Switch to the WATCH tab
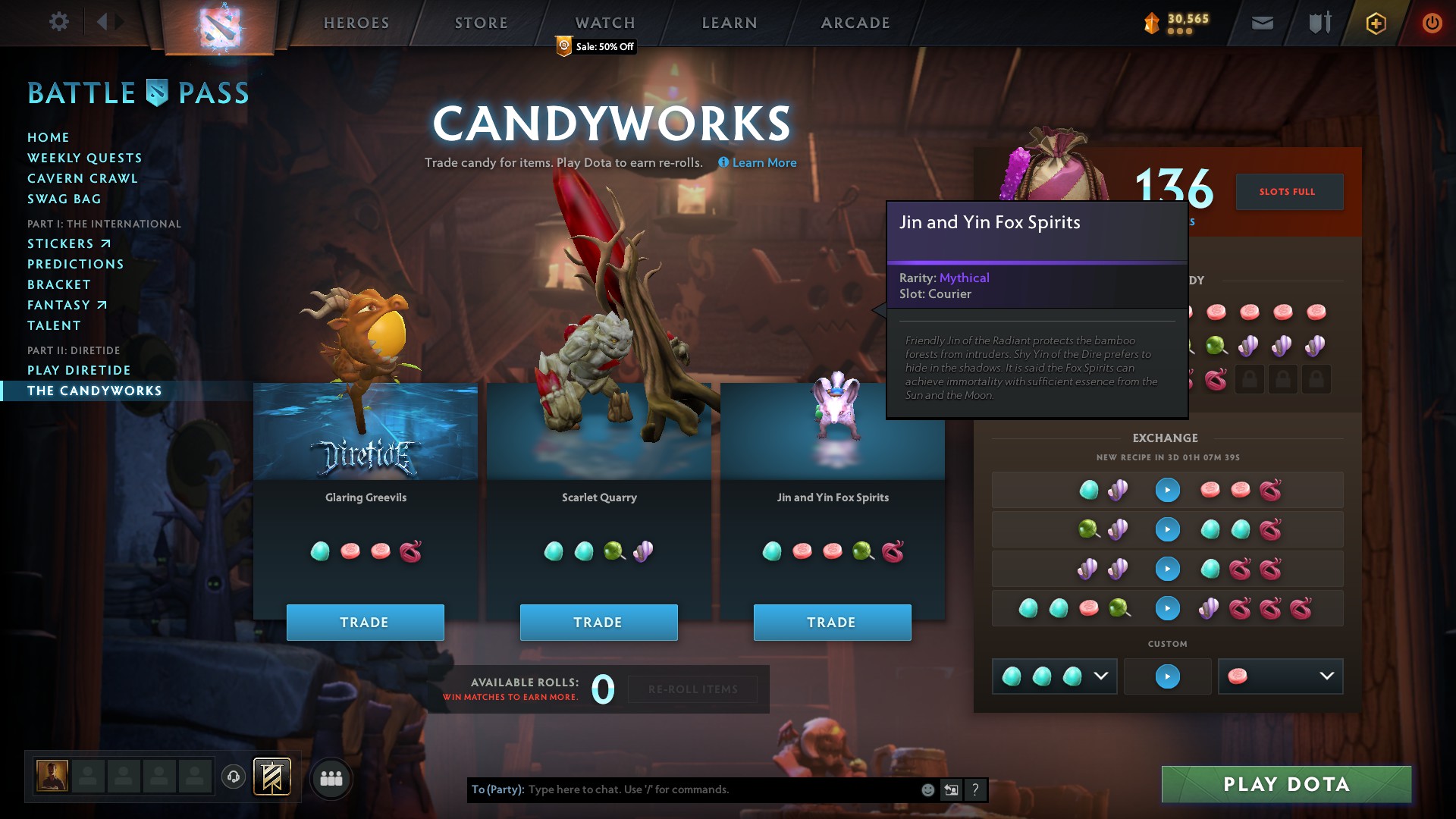The width and height of the screenshot is (1456, 819). pyautogui.click(x=604, y=22)
